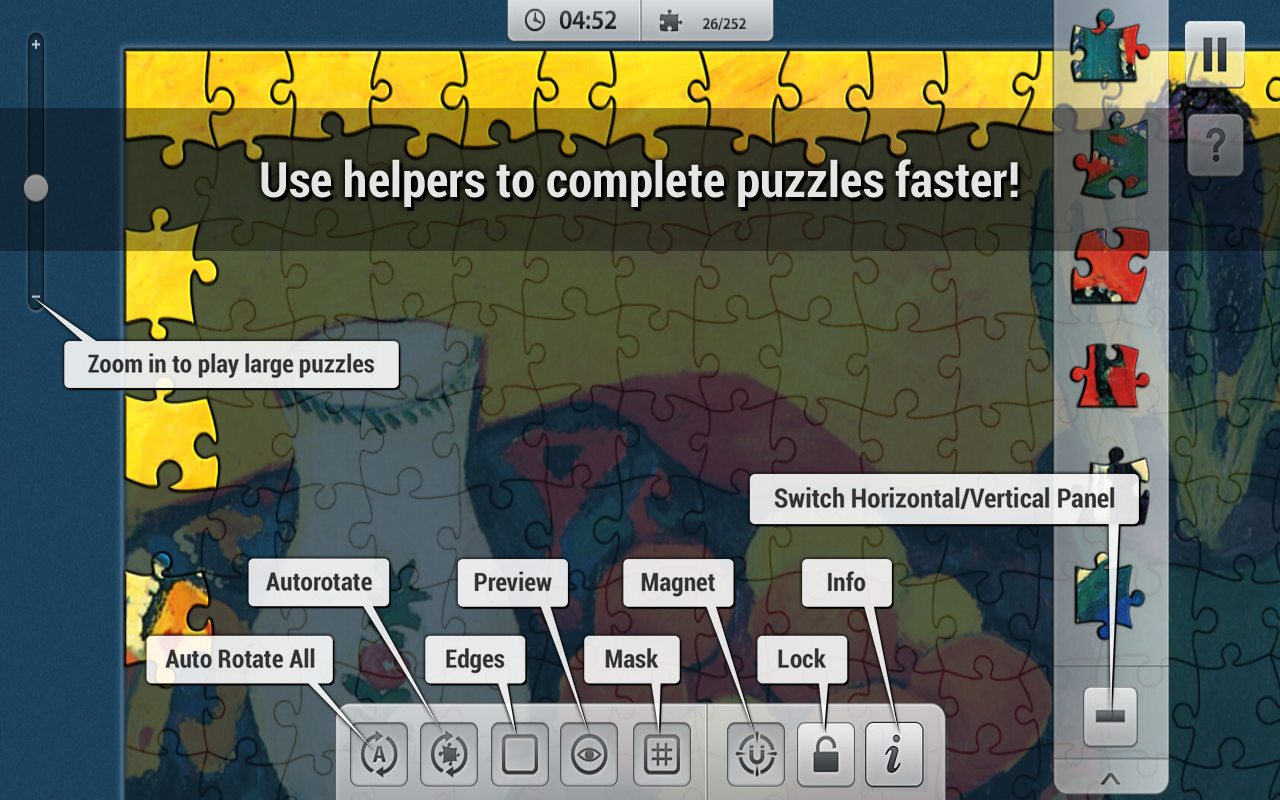Turn on the Mask helper
The image size is (1280, 800).
(x=662, y=755)
